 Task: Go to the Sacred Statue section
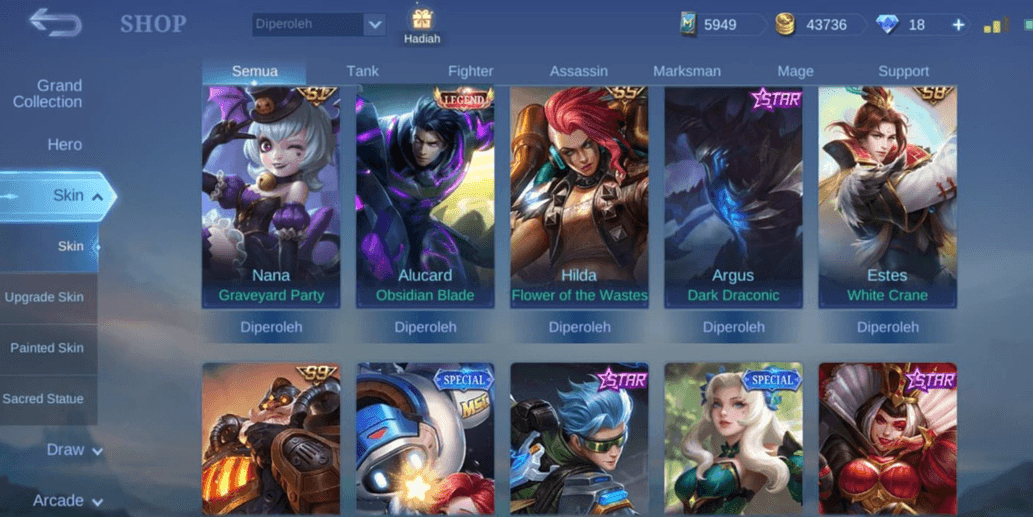43,399
